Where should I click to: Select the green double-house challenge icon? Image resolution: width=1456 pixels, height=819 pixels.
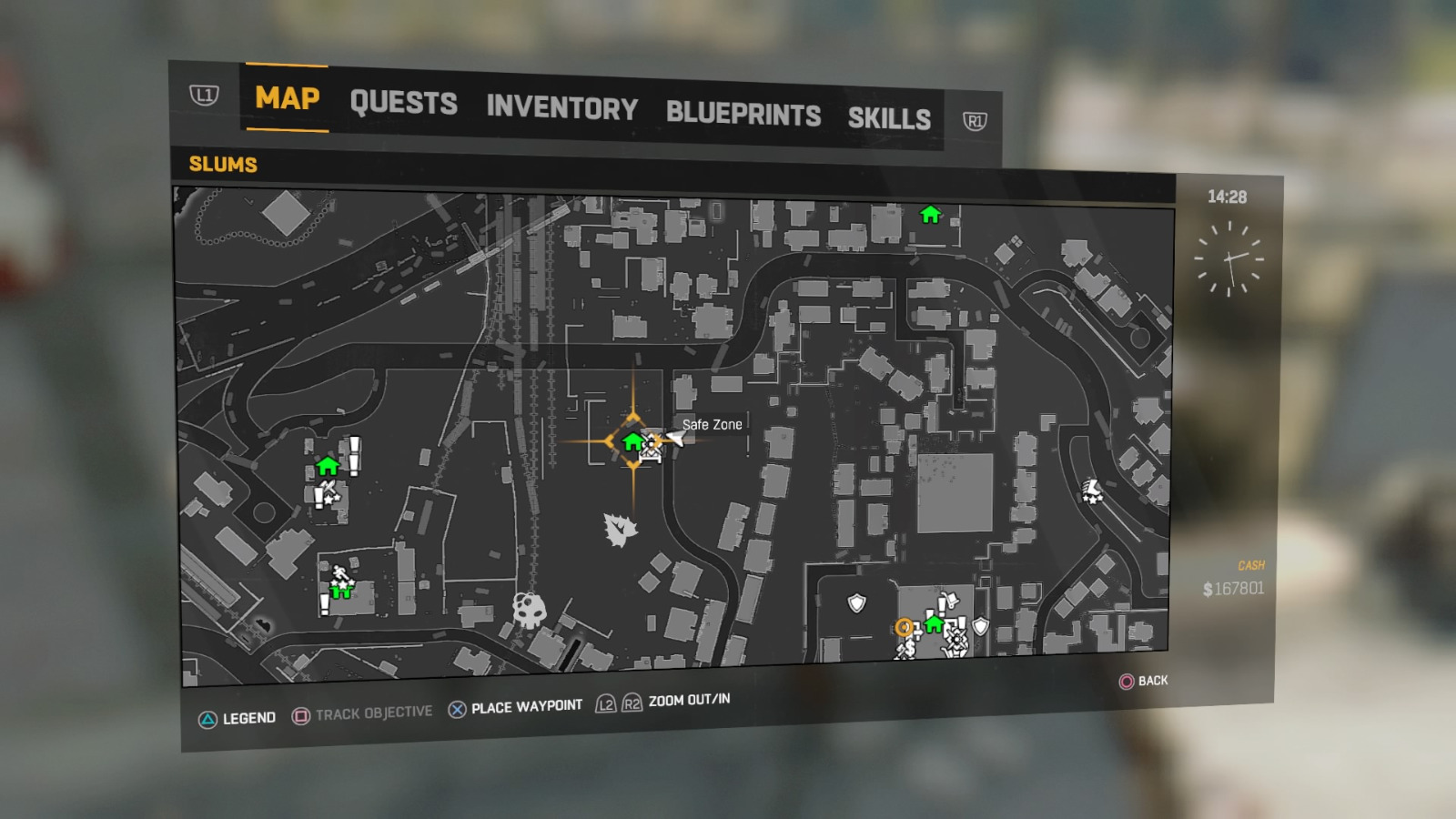340,591
